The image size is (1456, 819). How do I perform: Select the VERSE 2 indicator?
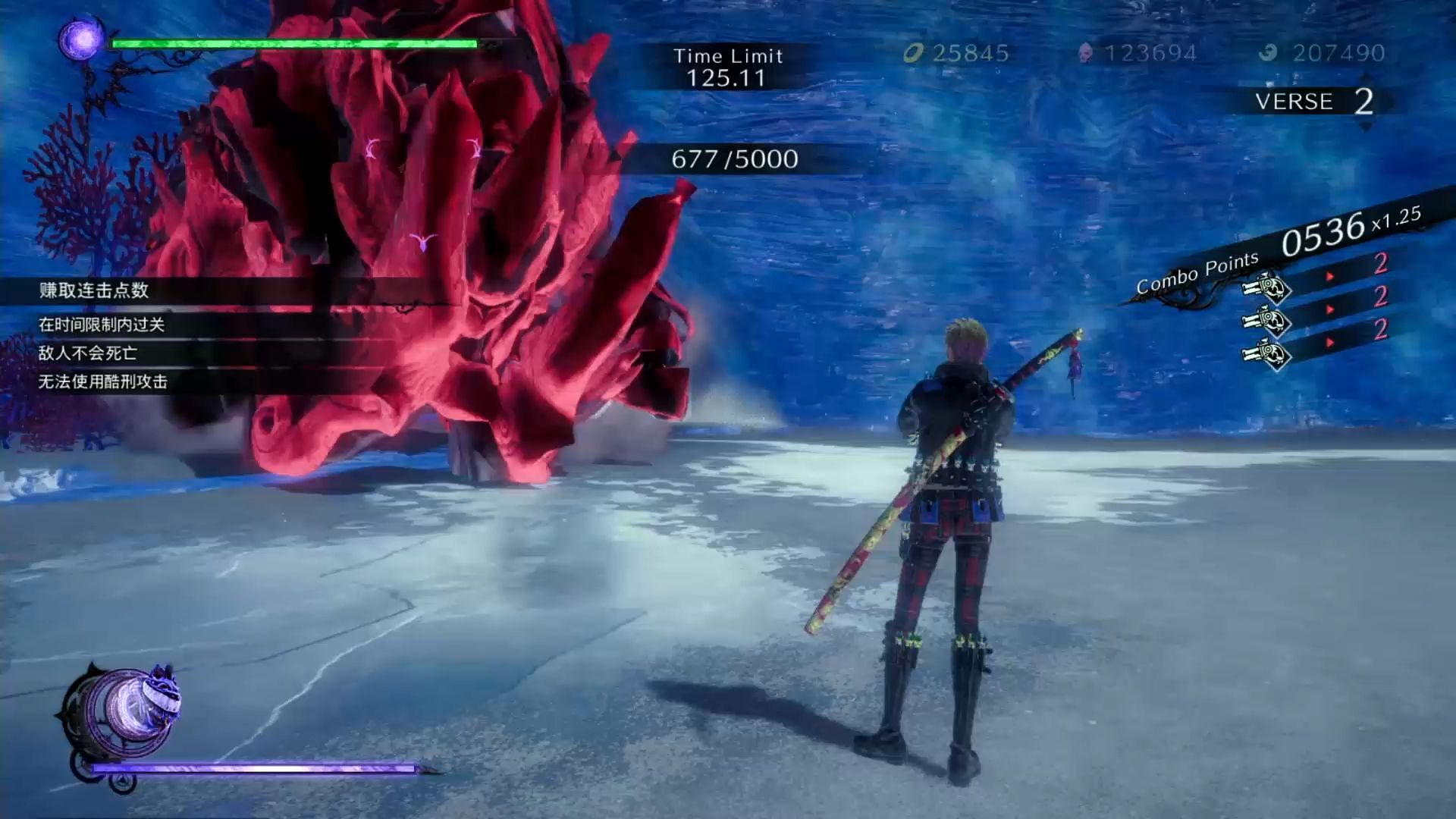(1314, 102)
